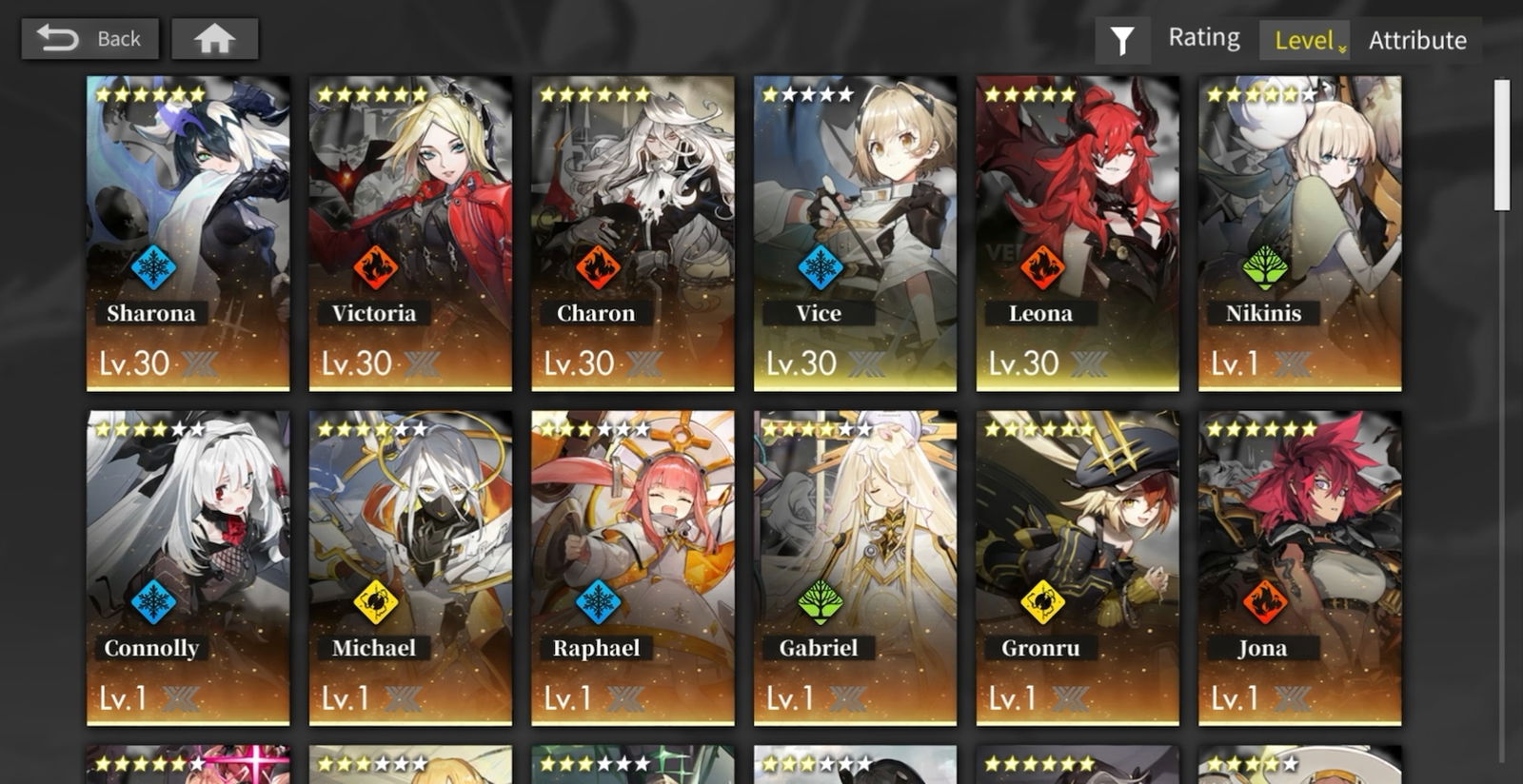Open the Gronru character card
The width and height of the screenshot is (1523, 784).
pyautogui.click(x=1078, y=567)
